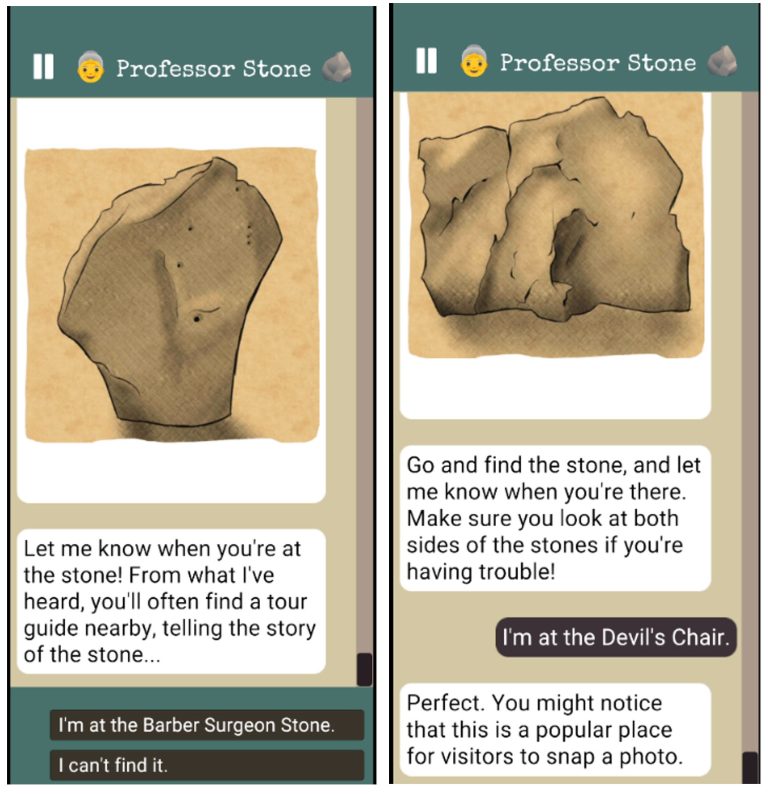
Task: Open the single upright standing stone sketch
Action: [171, 295]
